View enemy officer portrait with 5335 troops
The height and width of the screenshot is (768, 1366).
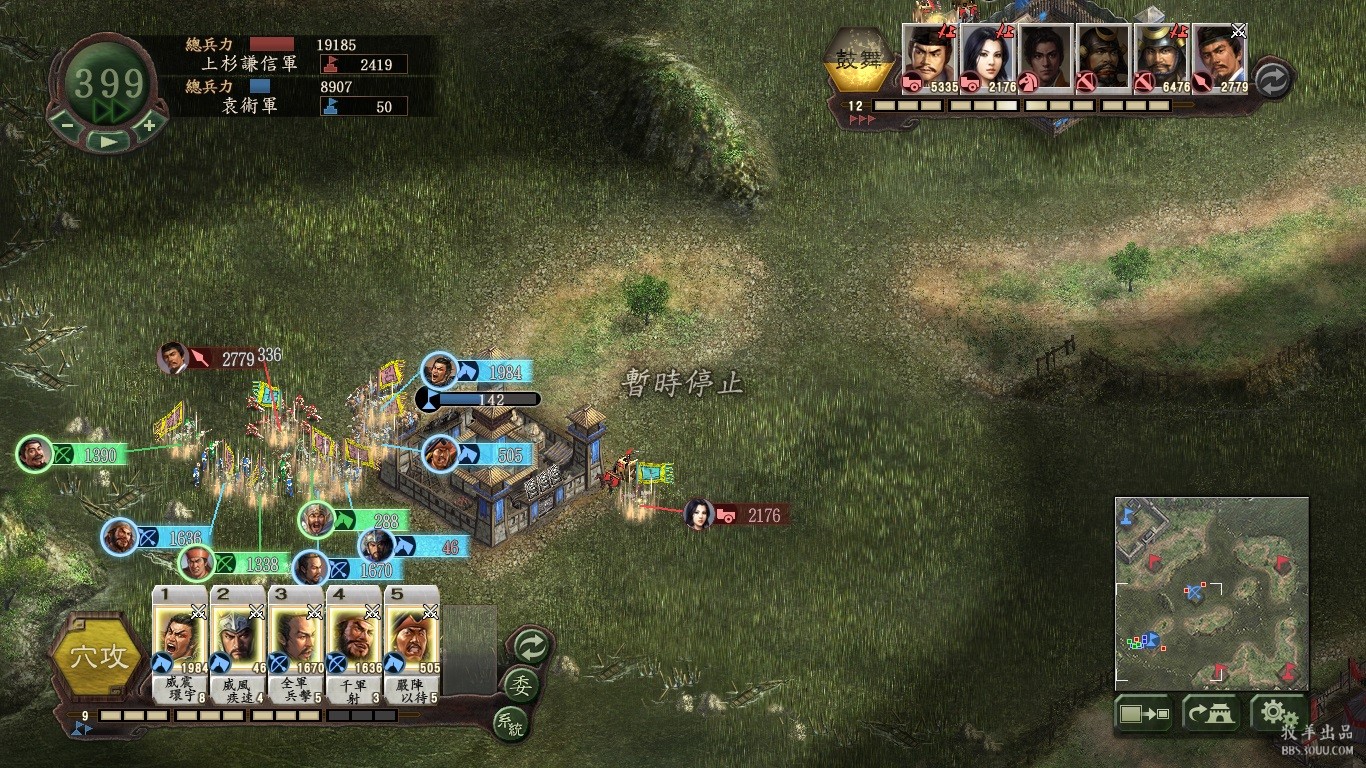tap(930, 58)
